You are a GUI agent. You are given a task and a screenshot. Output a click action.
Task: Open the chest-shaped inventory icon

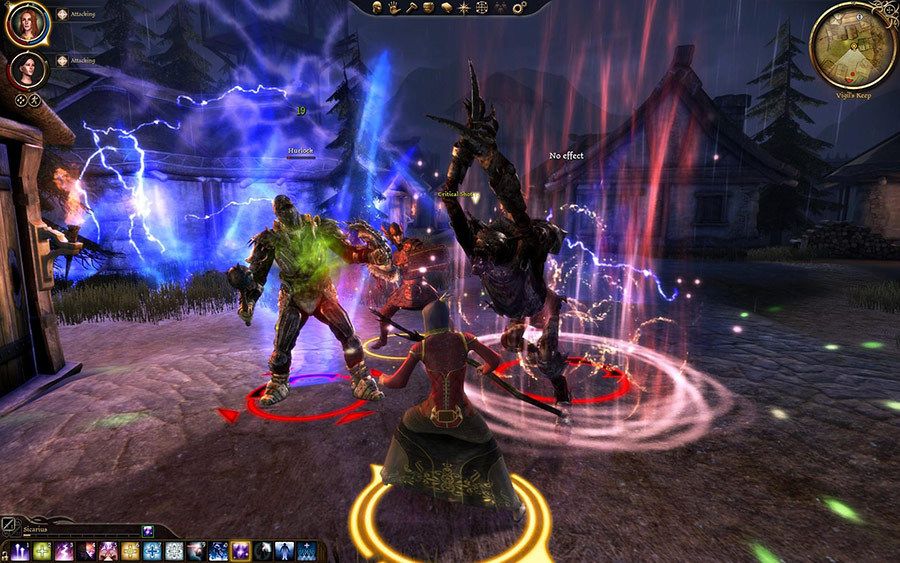coord(428,7)
